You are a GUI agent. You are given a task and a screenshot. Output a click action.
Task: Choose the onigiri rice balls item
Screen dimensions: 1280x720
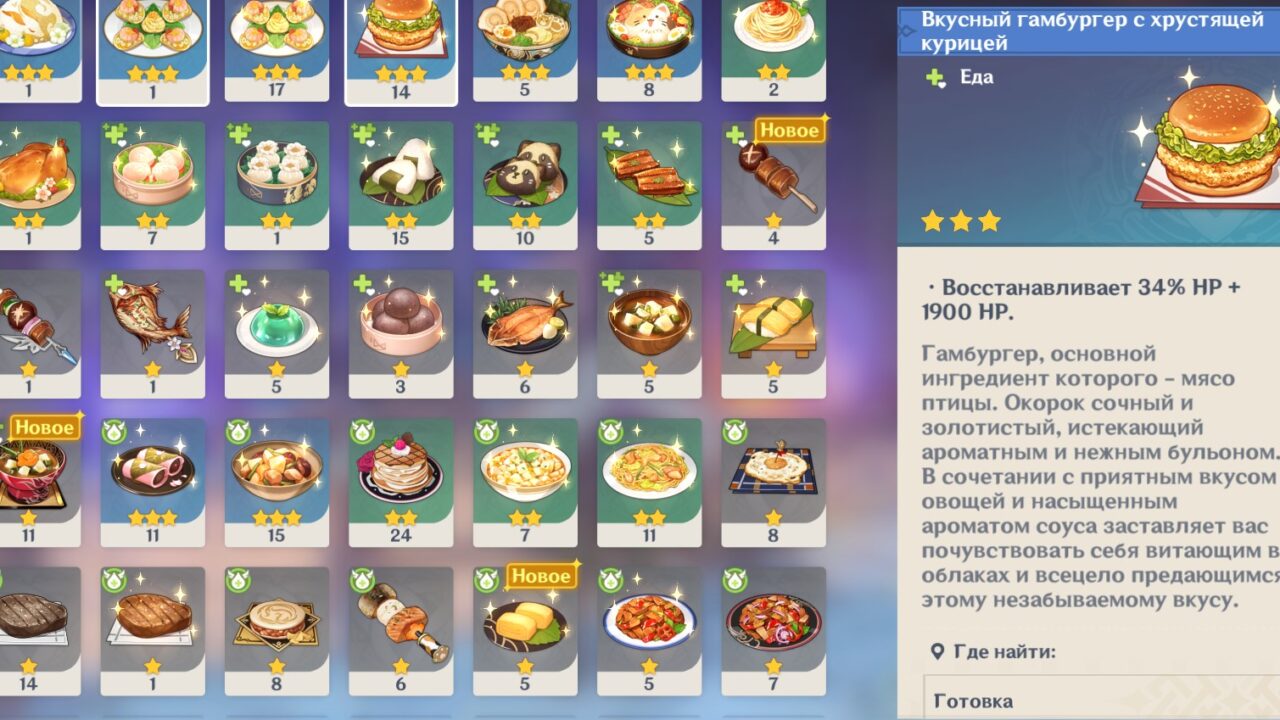point(401,178)
